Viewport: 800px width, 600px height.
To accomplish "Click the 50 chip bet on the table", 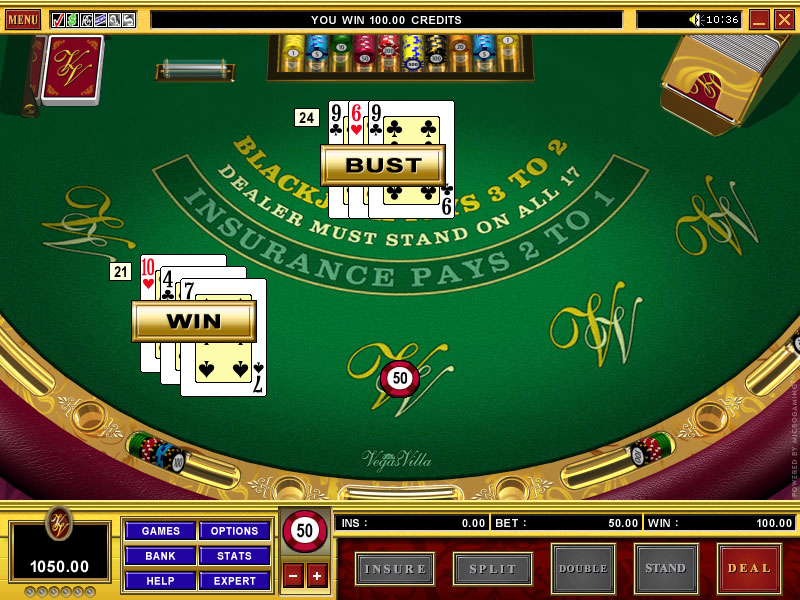I will point(400,379).
